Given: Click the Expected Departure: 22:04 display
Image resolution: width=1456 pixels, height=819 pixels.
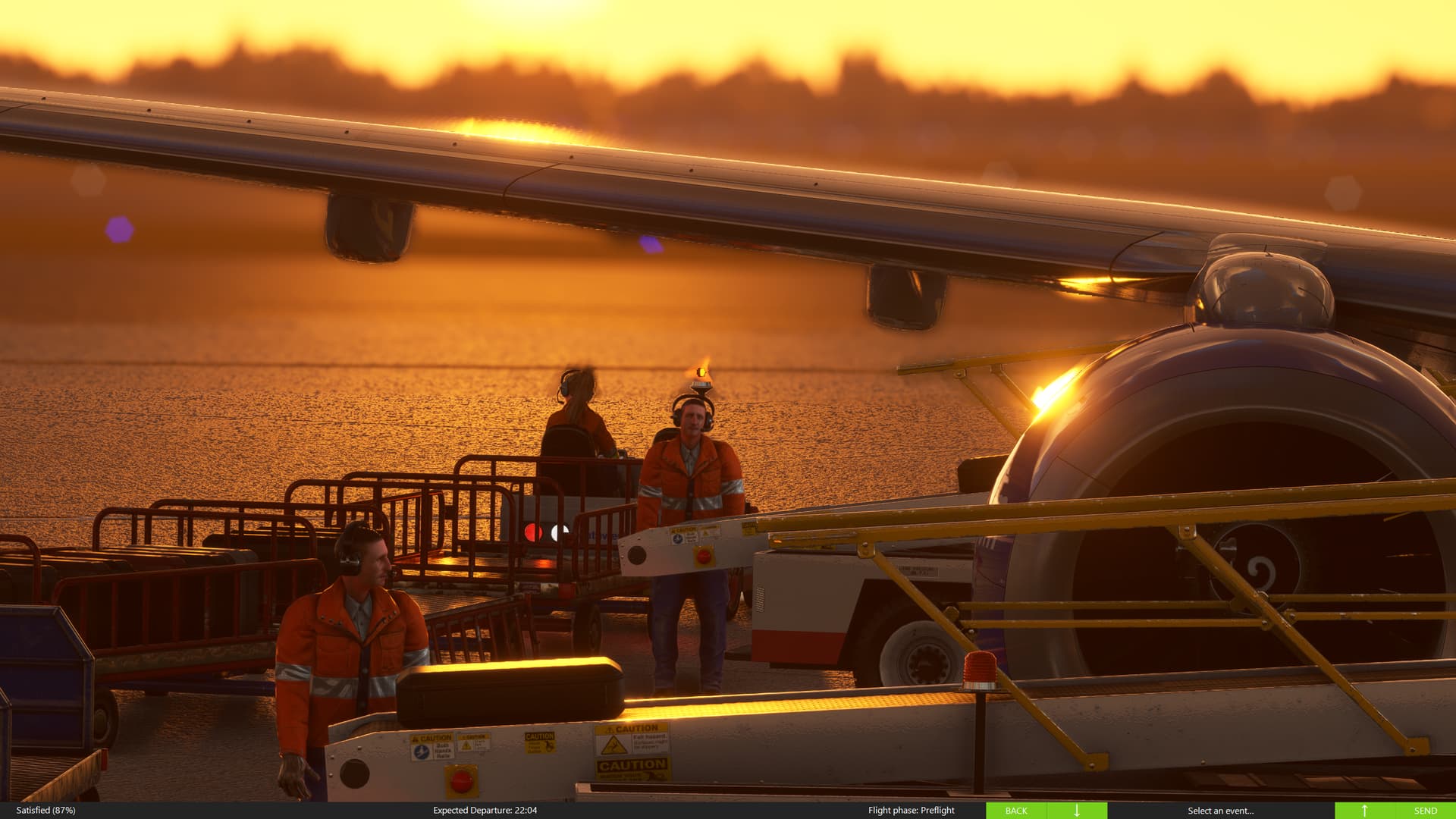Looking at the screenshot, I should [485, 810].
